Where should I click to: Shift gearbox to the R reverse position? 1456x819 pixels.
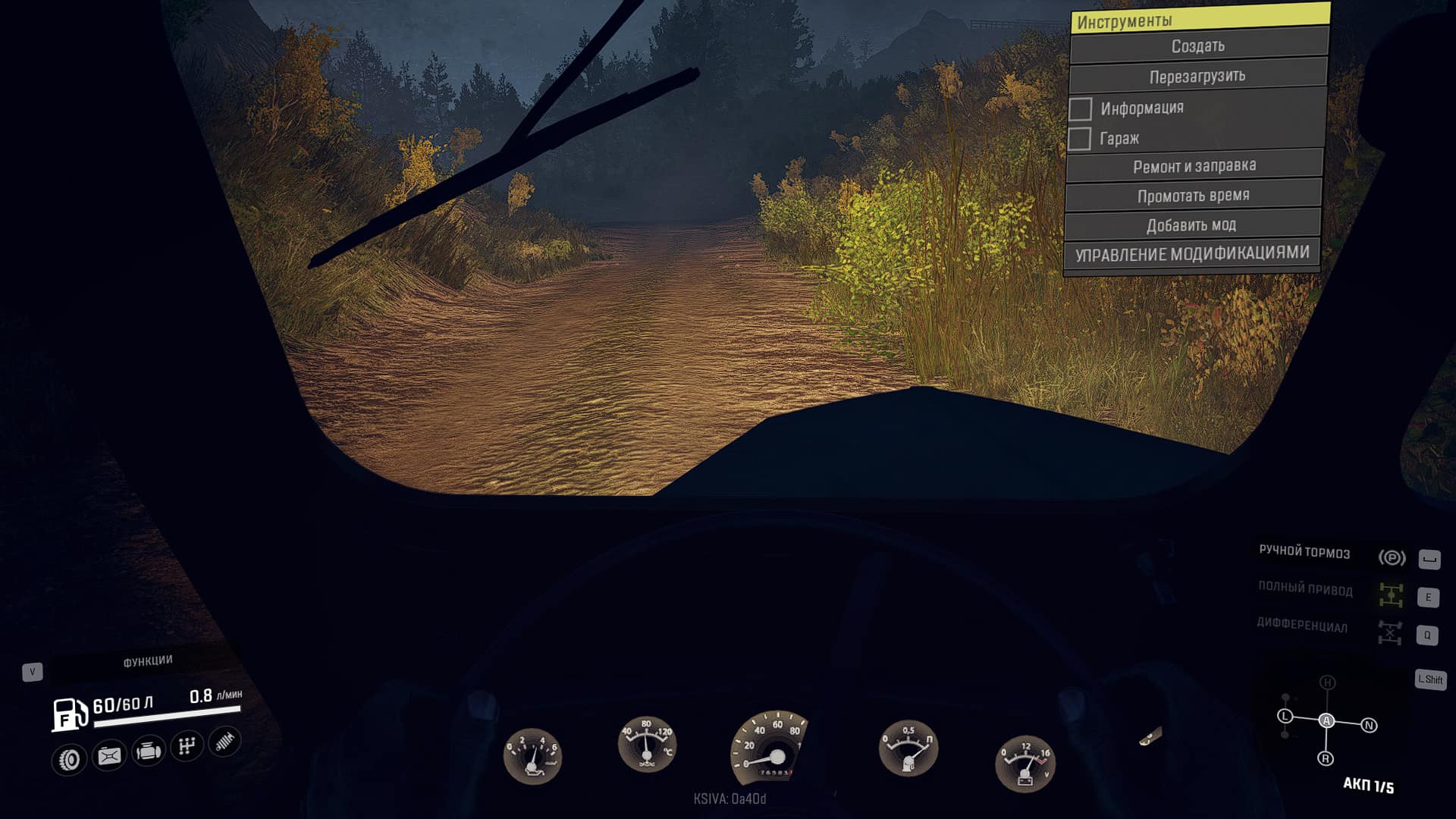[1326, 758]
